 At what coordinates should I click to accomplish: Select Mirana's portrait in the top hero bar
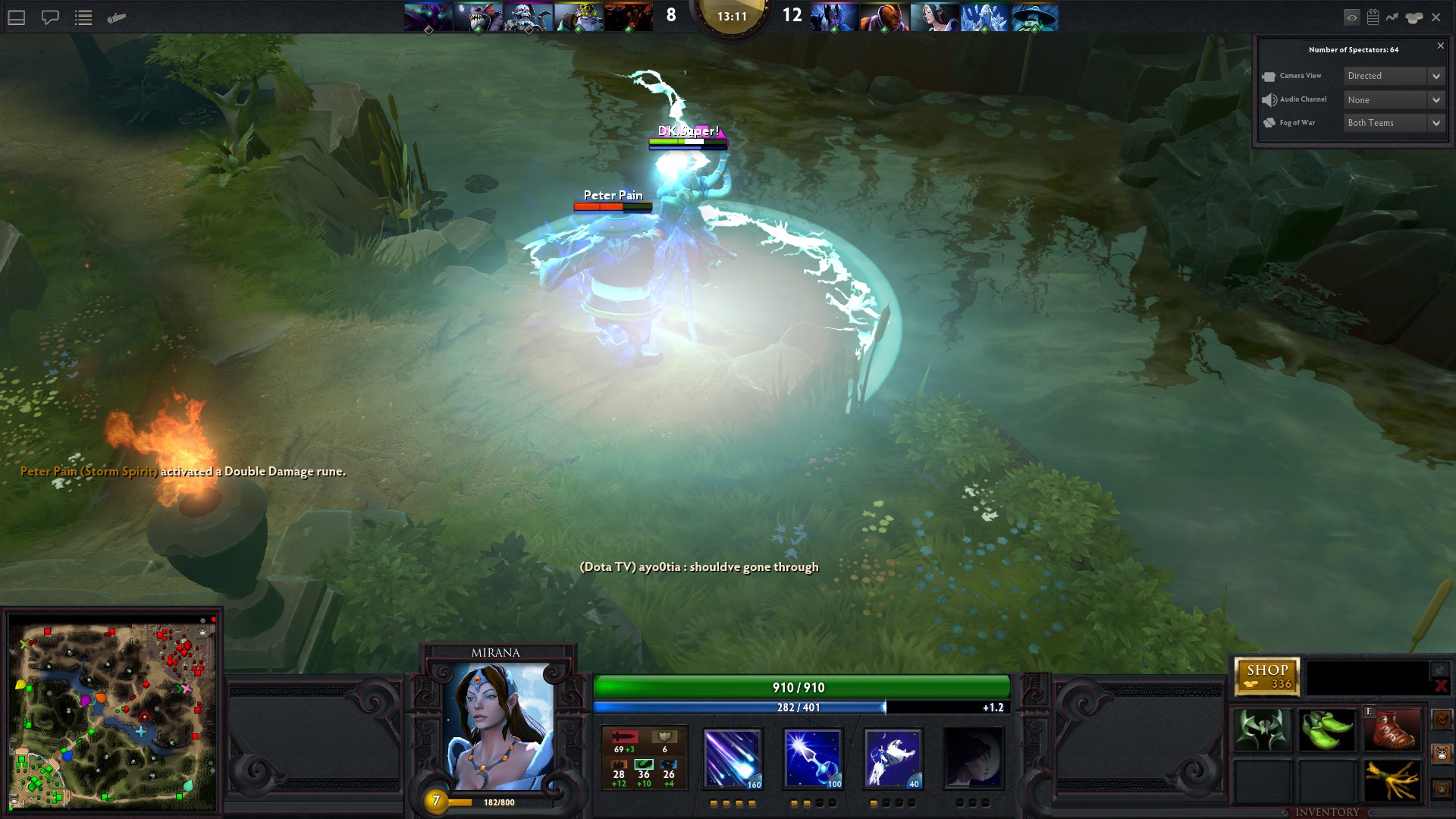click(x=934, y=17)
